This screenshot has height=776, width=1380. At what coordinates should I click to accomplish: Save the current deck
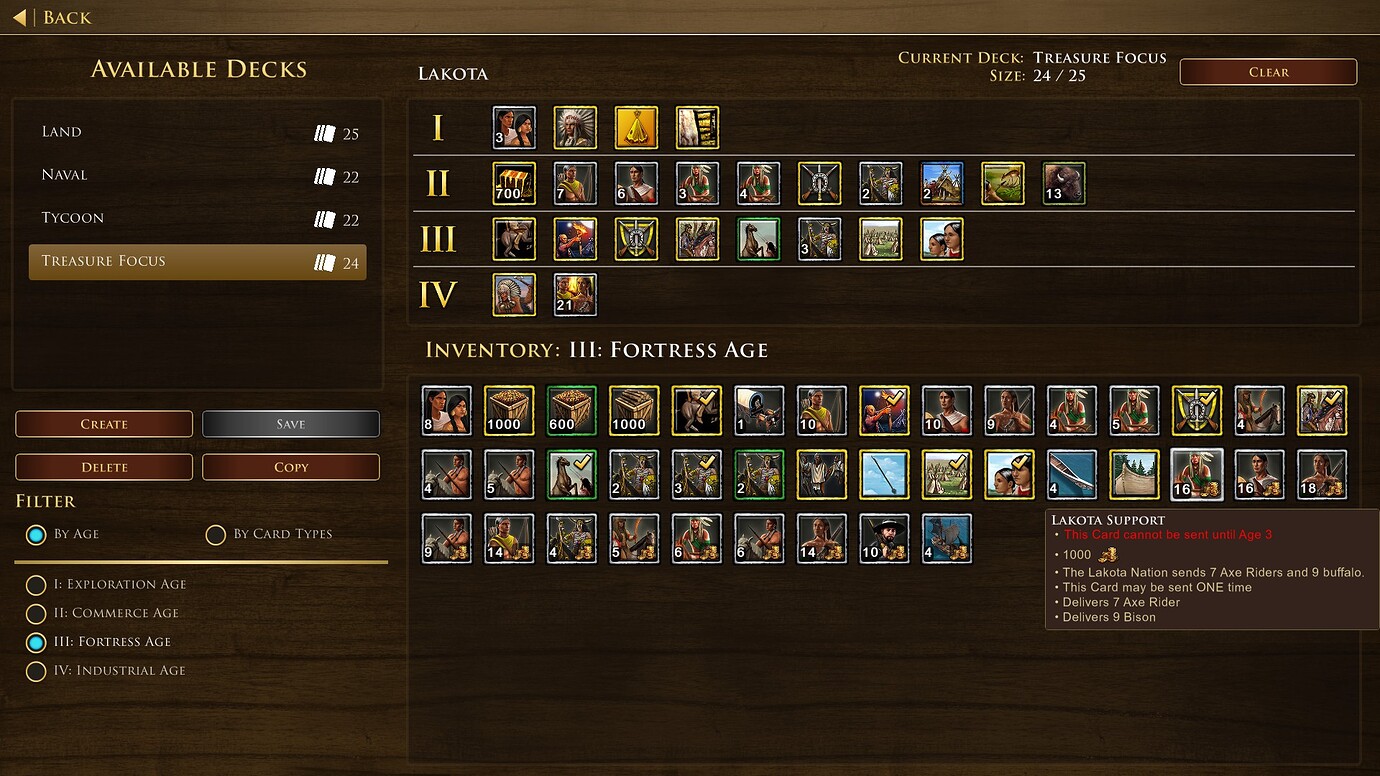[291, 424]
